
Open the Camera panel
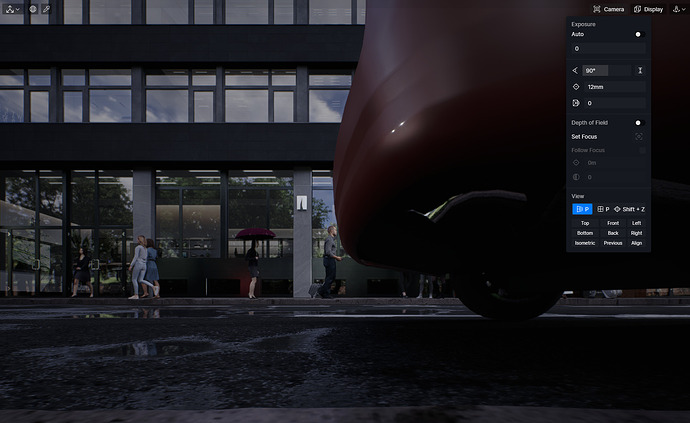coord(608,9)
